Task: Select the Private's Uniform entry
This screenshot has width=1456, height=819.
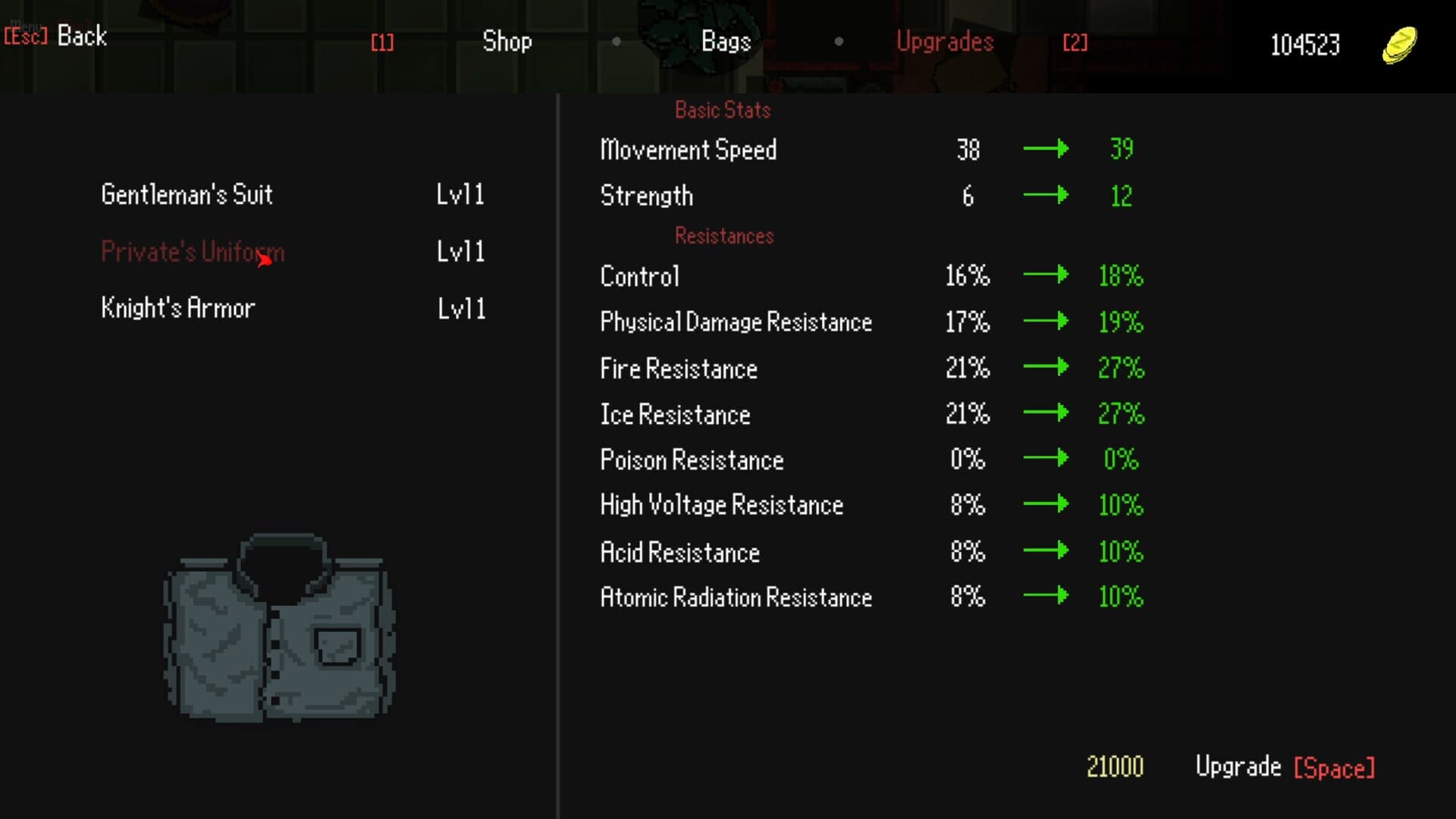Action: 192,252
